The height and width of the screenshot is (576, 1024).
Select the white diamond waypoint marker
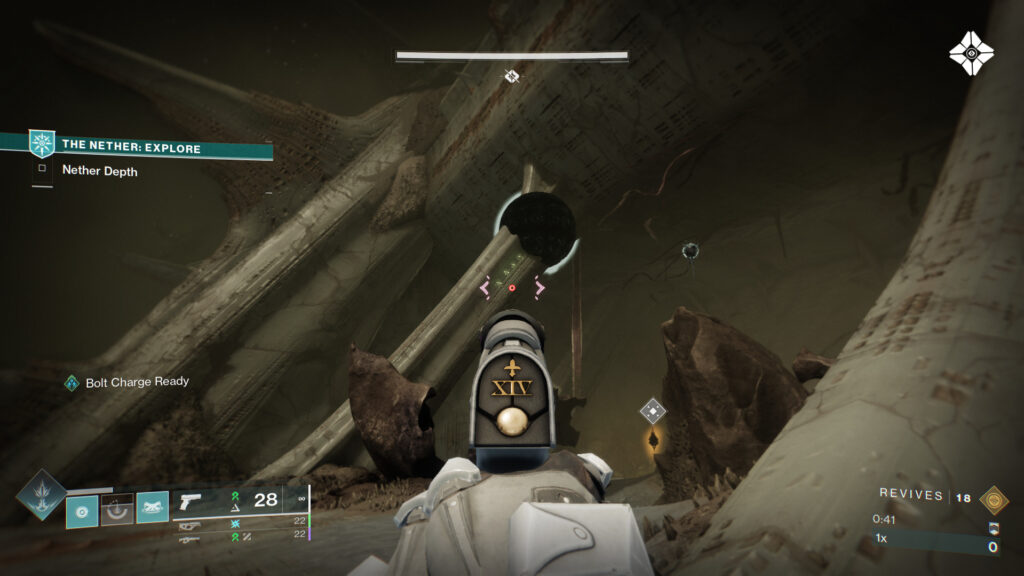point(653,409)
